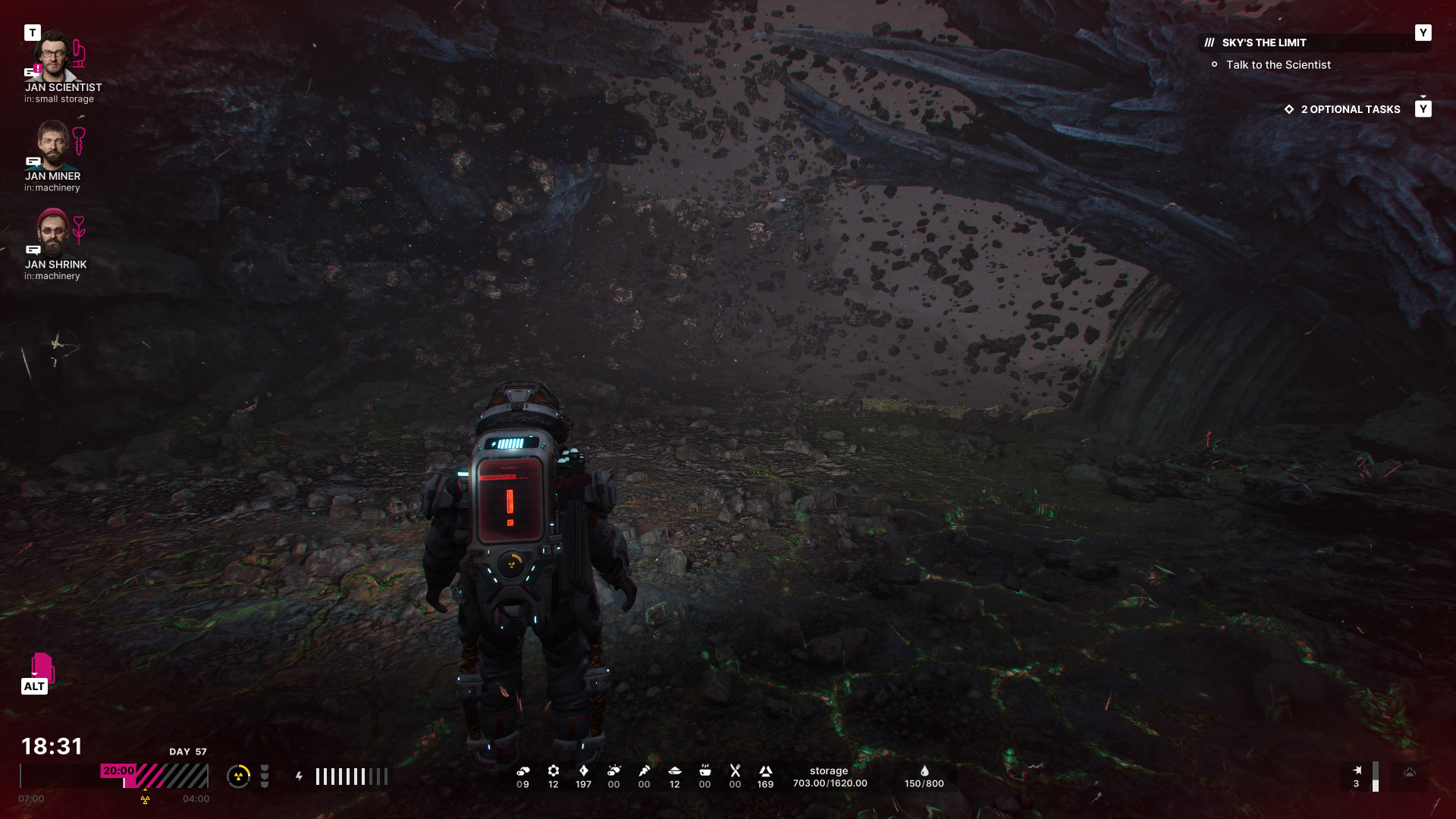Select Jan Scientist's portrait
This screenshot has height=819, width=1456.
click(x=53, y=56)
